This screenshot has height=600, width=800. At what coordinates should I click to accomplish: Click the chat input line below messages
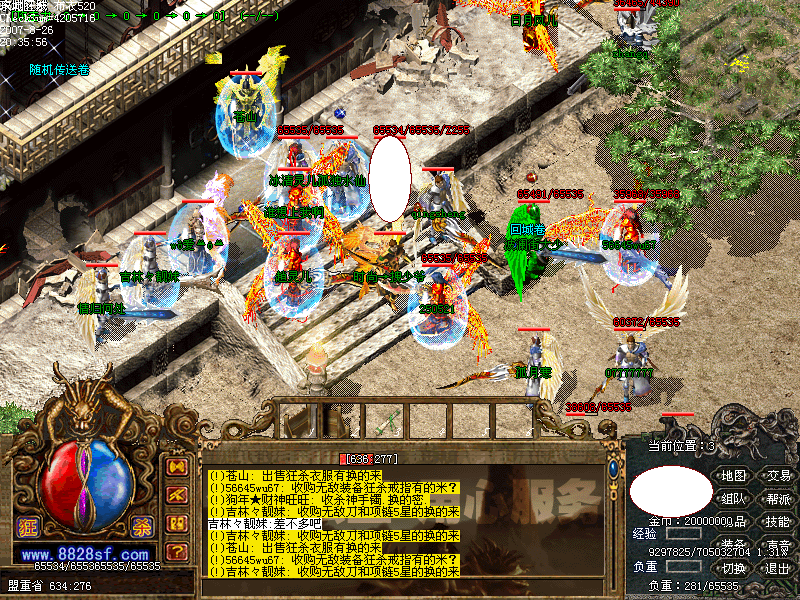(x=400, y=586)
